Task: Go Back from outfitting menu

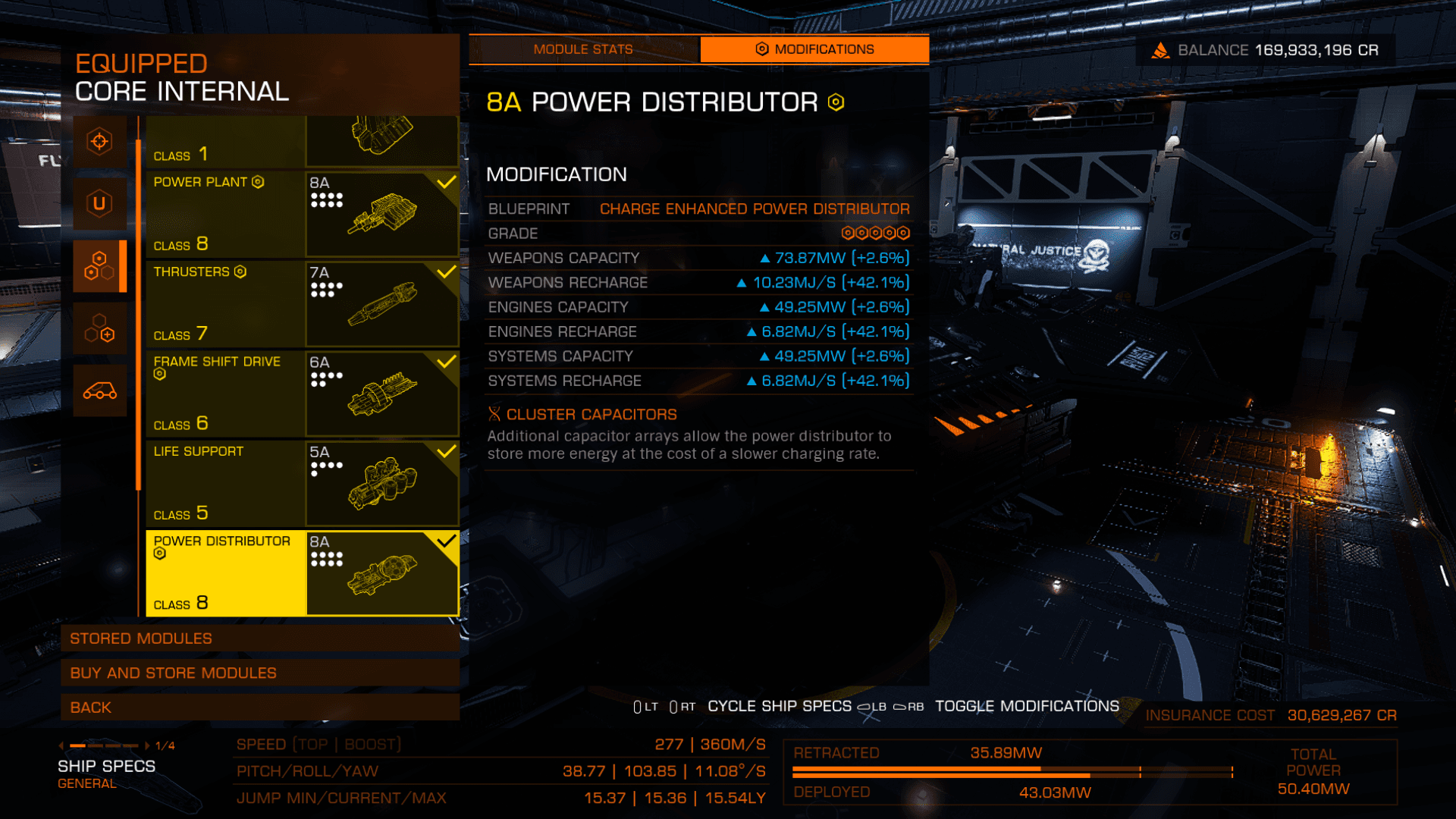Action: [x=259, y=707]
